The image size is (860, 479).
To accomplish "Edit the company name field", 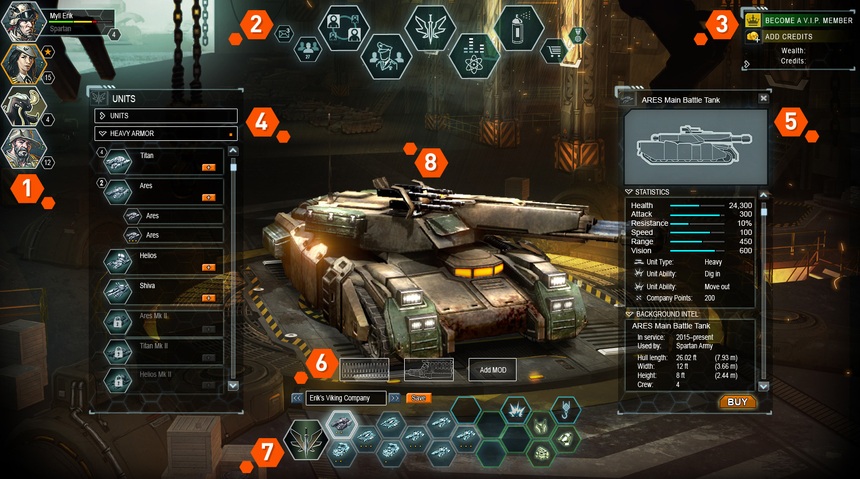I will click(x=346, y=398).
